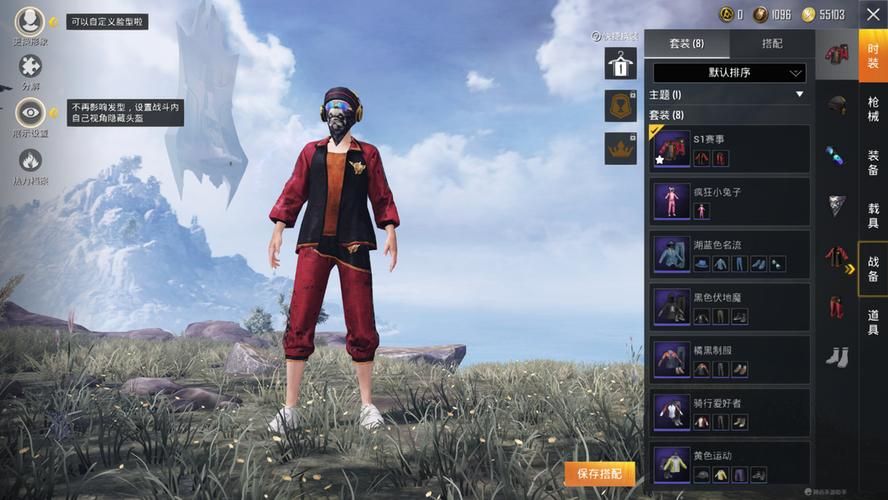Select the S1赛事 outfit set
Viewport: 888px width, 500px height.
point(729,149)
